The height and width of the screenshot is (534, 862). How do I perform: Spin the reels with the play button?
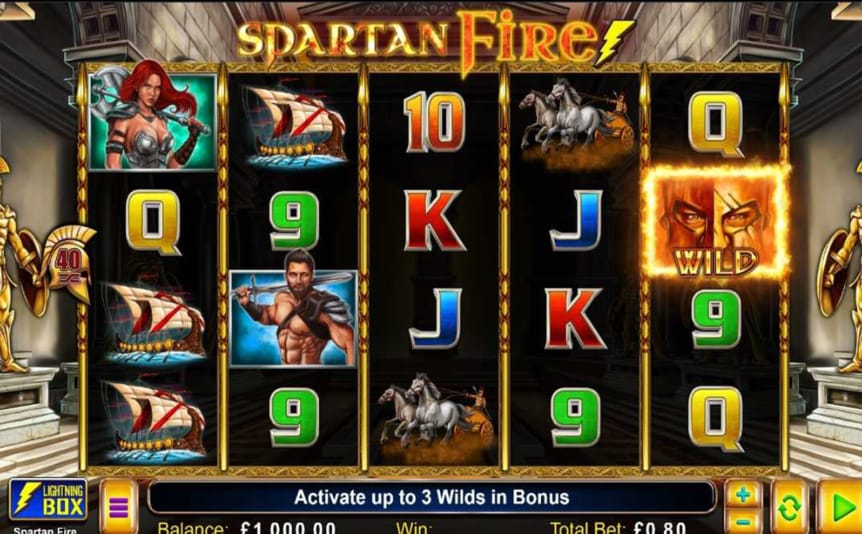pos(839,506)
